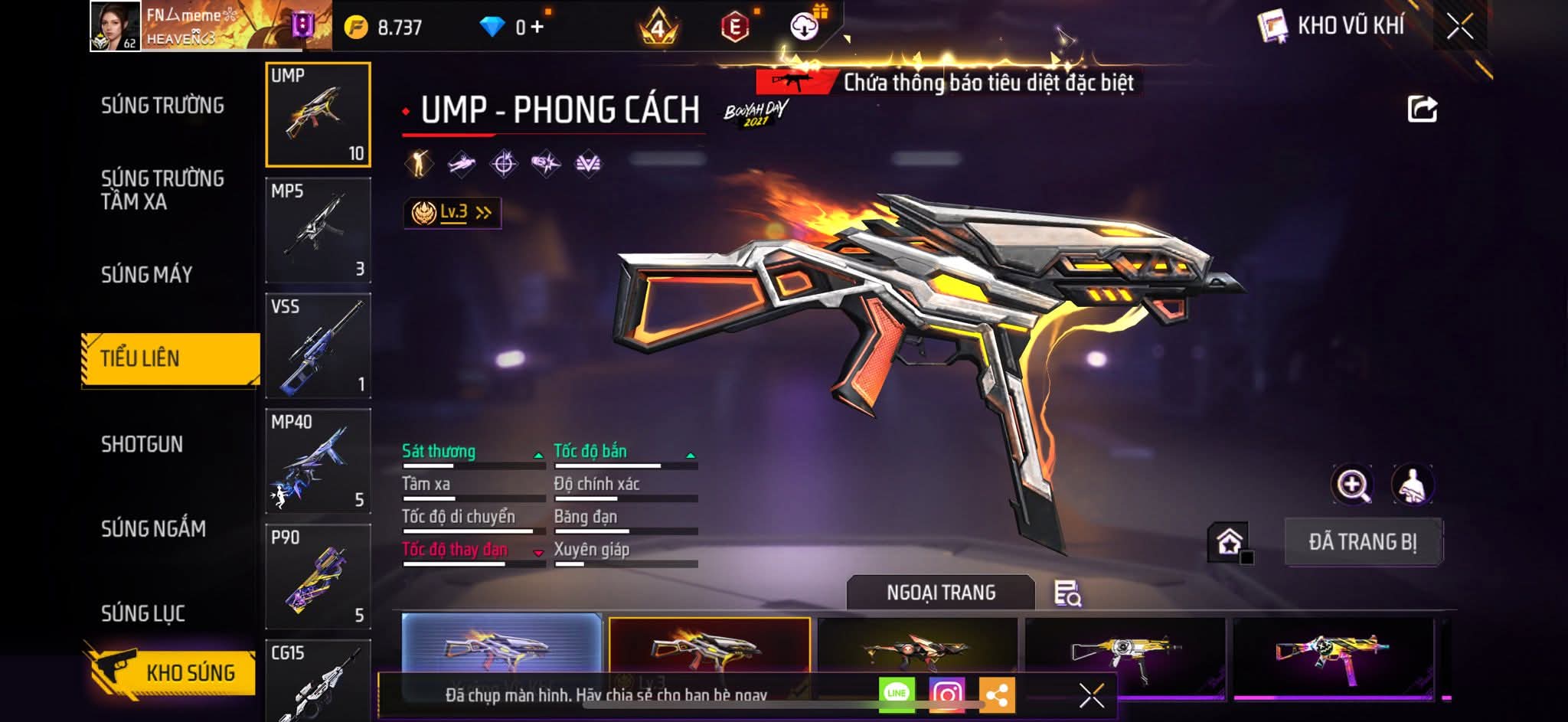1568x722 pixels.
Task: Choose the Súng Ngắm category
Action: [x=153, y=528]
